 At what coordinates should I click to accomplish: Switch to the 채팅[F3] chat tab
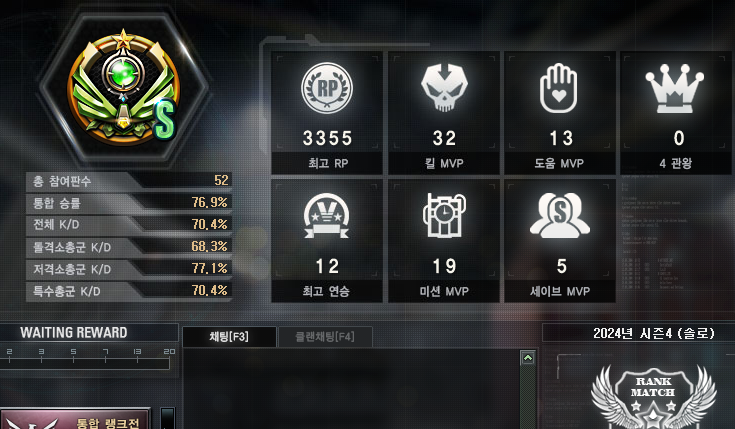point(229,337)
